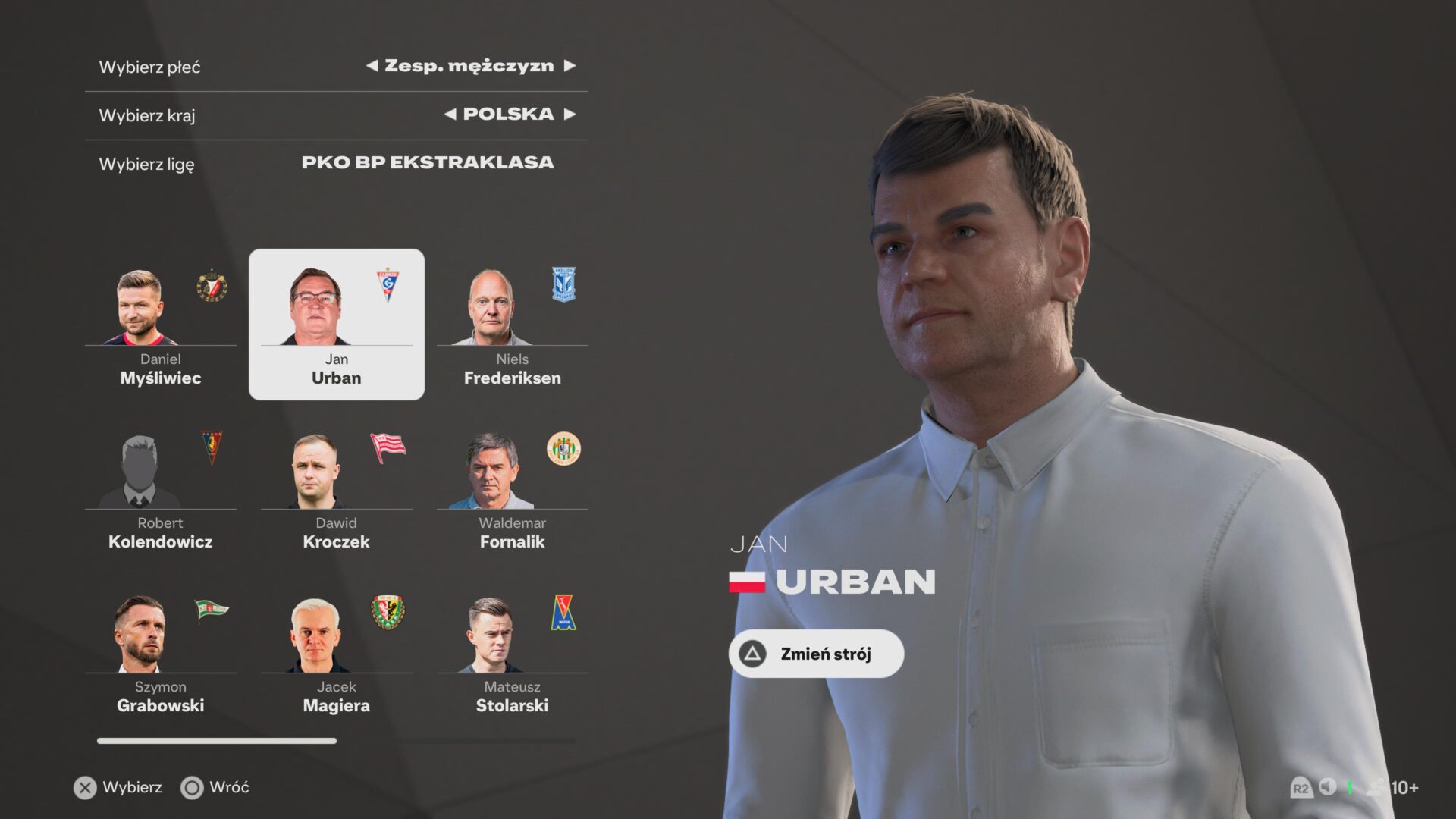Click the Wybierz płeć row label
The image size is (1456, 819).
[x=149, y=67]
